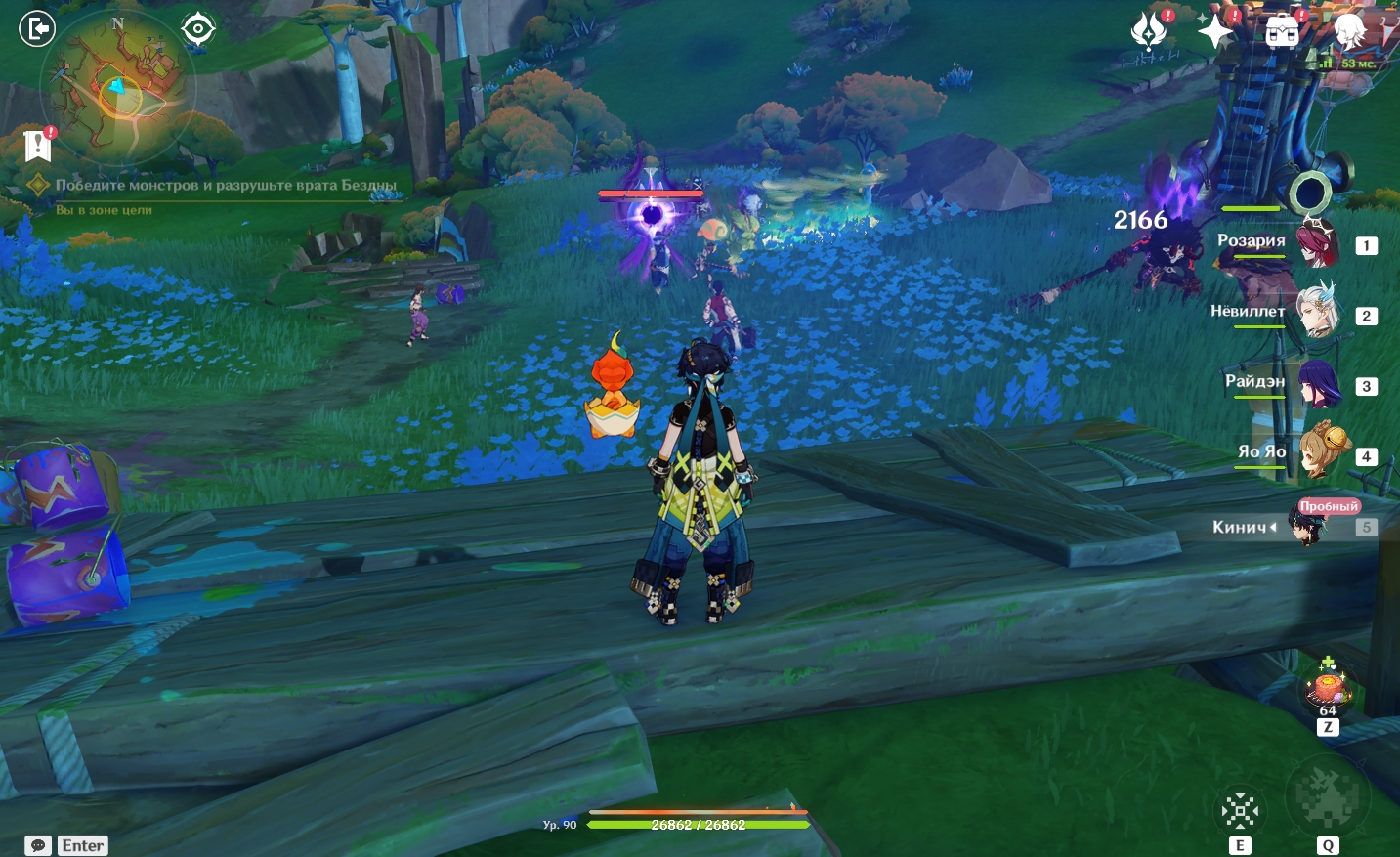The height and width of the screenshot is (857, 1400).
Task: Open the circular minimap
Action: coord(117,88)
